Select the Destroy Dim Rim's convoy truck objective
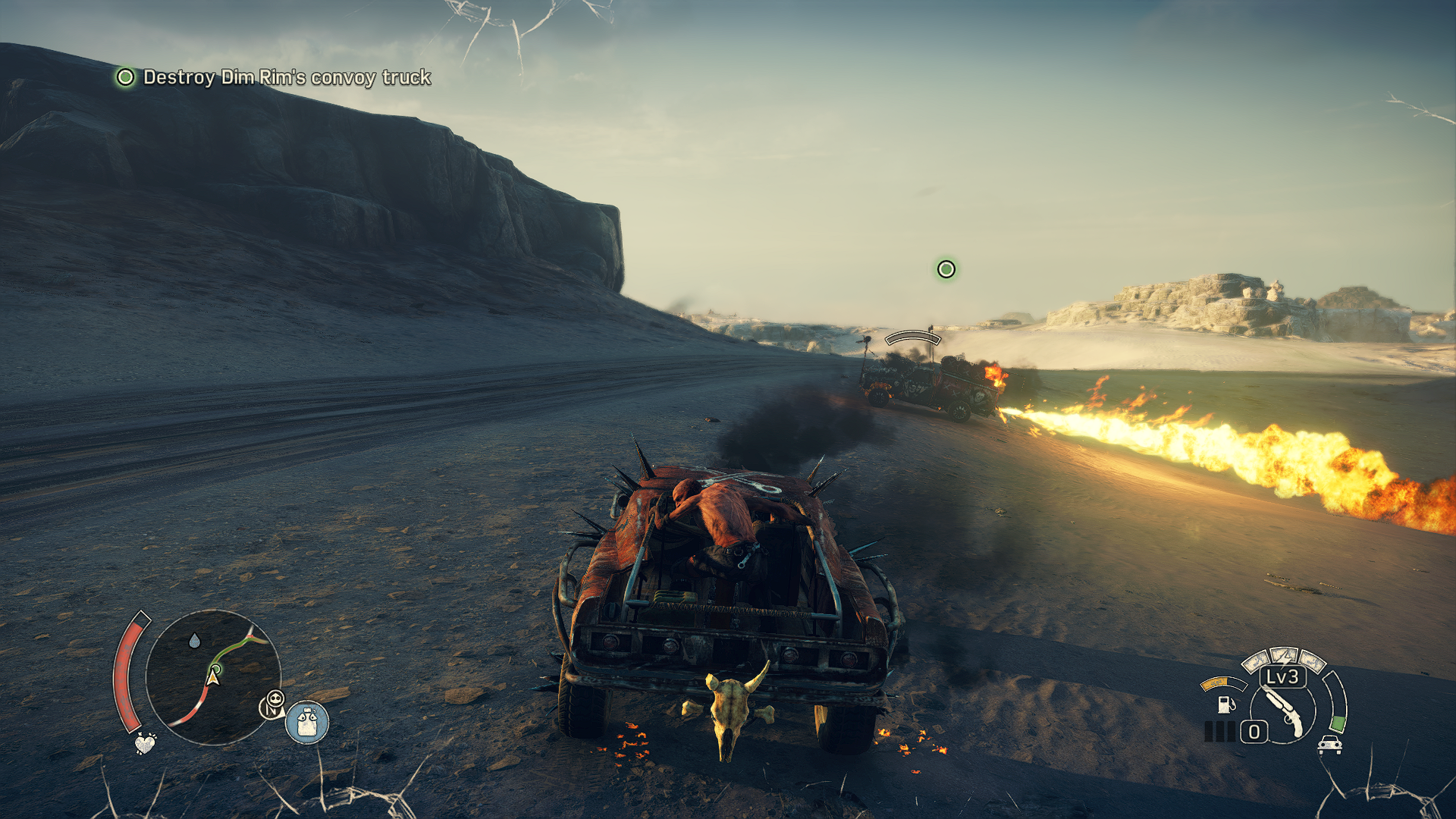This screenshot has width=1456, height=819. pos(287,77)
